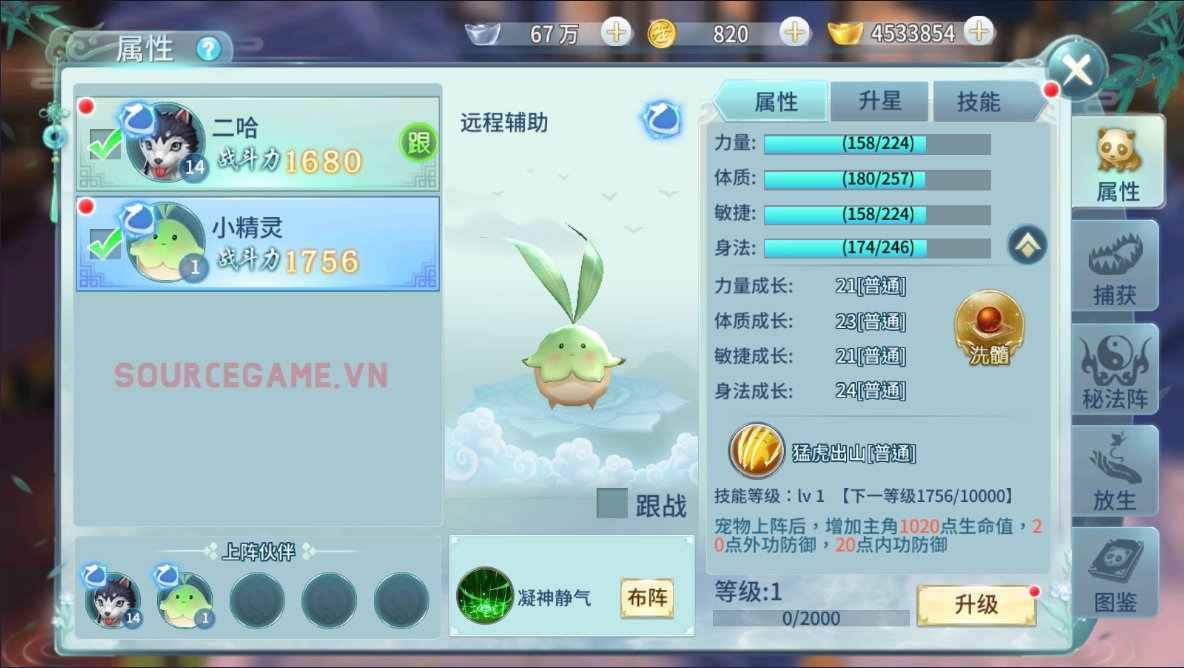Image resolution: width=1184 pixels, height=668 pixels.
Task: Click the question mark help icon
Action: pos(208,48)
